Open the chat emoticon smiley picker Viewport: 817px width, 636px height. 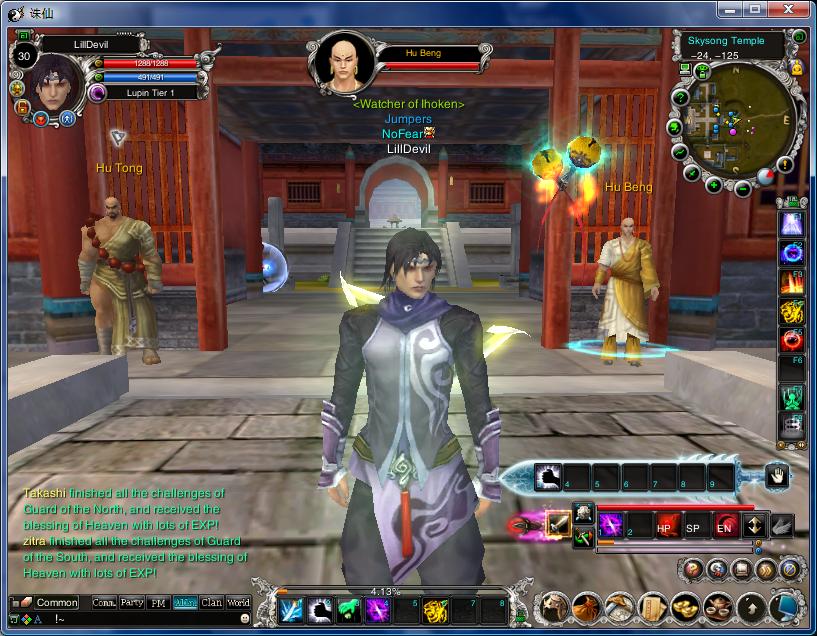[246, 619]
